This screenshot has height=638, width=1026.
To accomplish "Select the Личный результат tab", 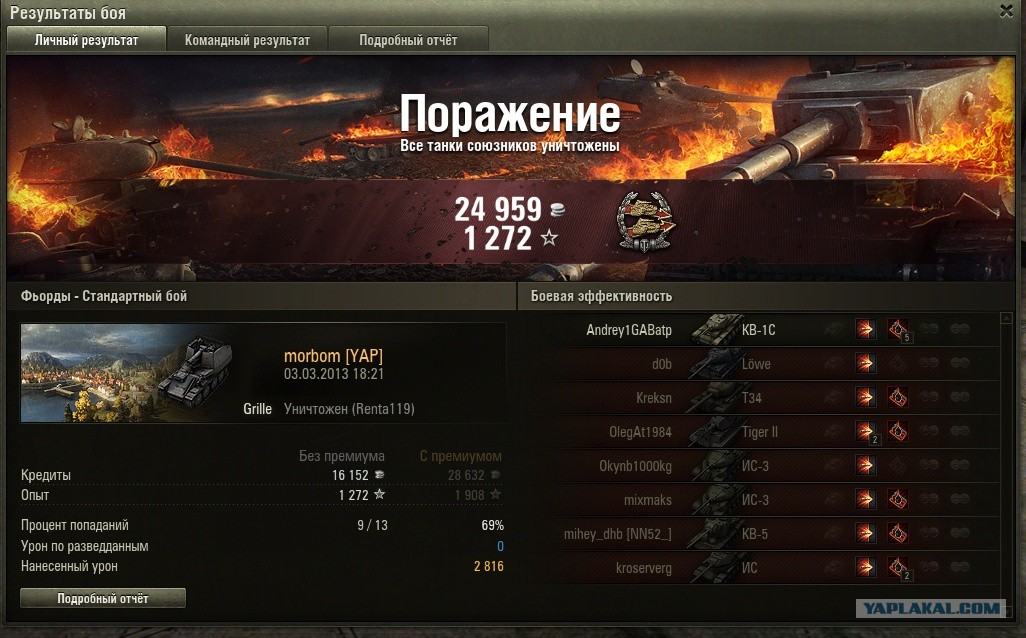I will [86, 40].
